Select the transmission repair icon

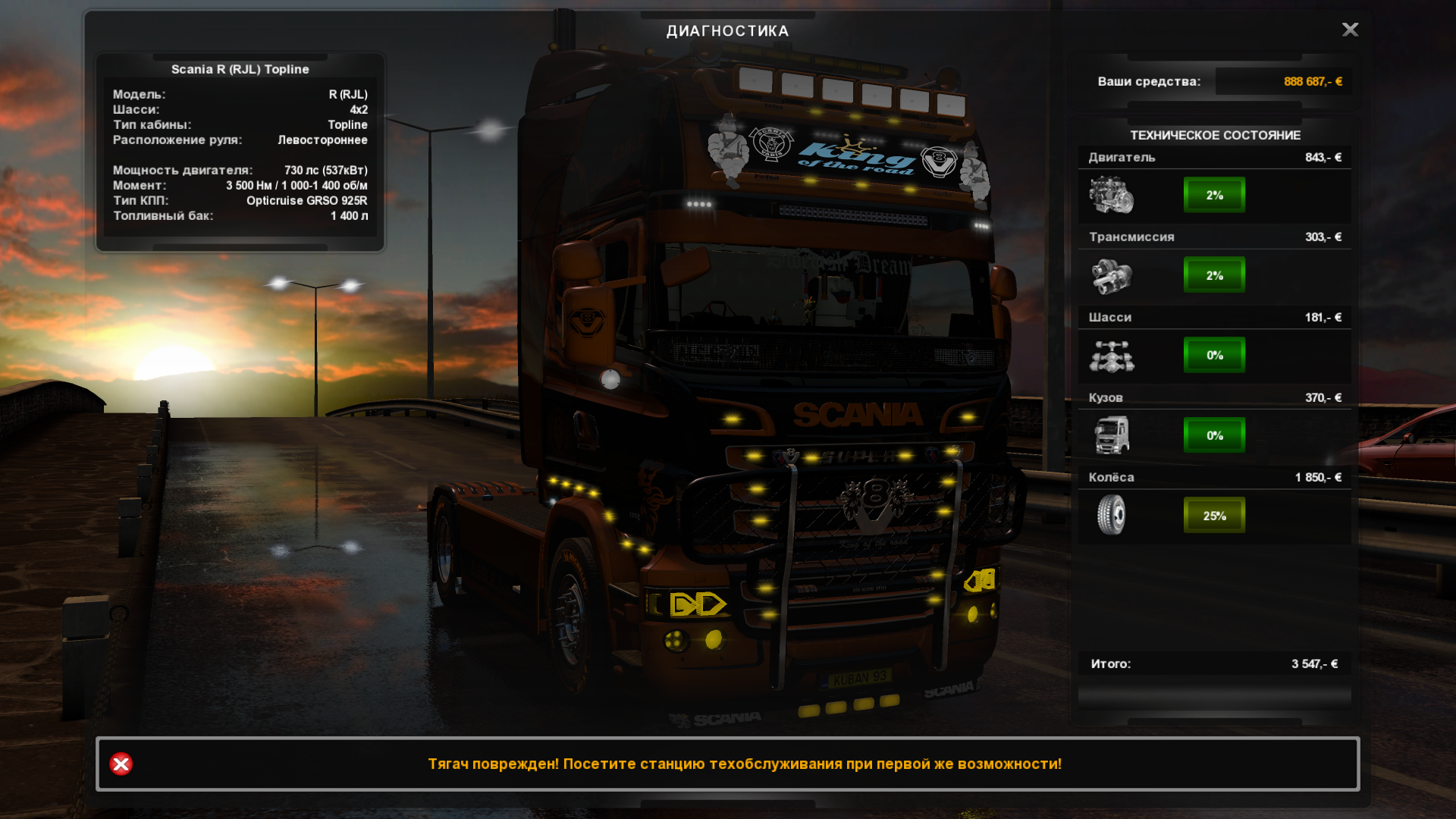[x=1111, y=275]
